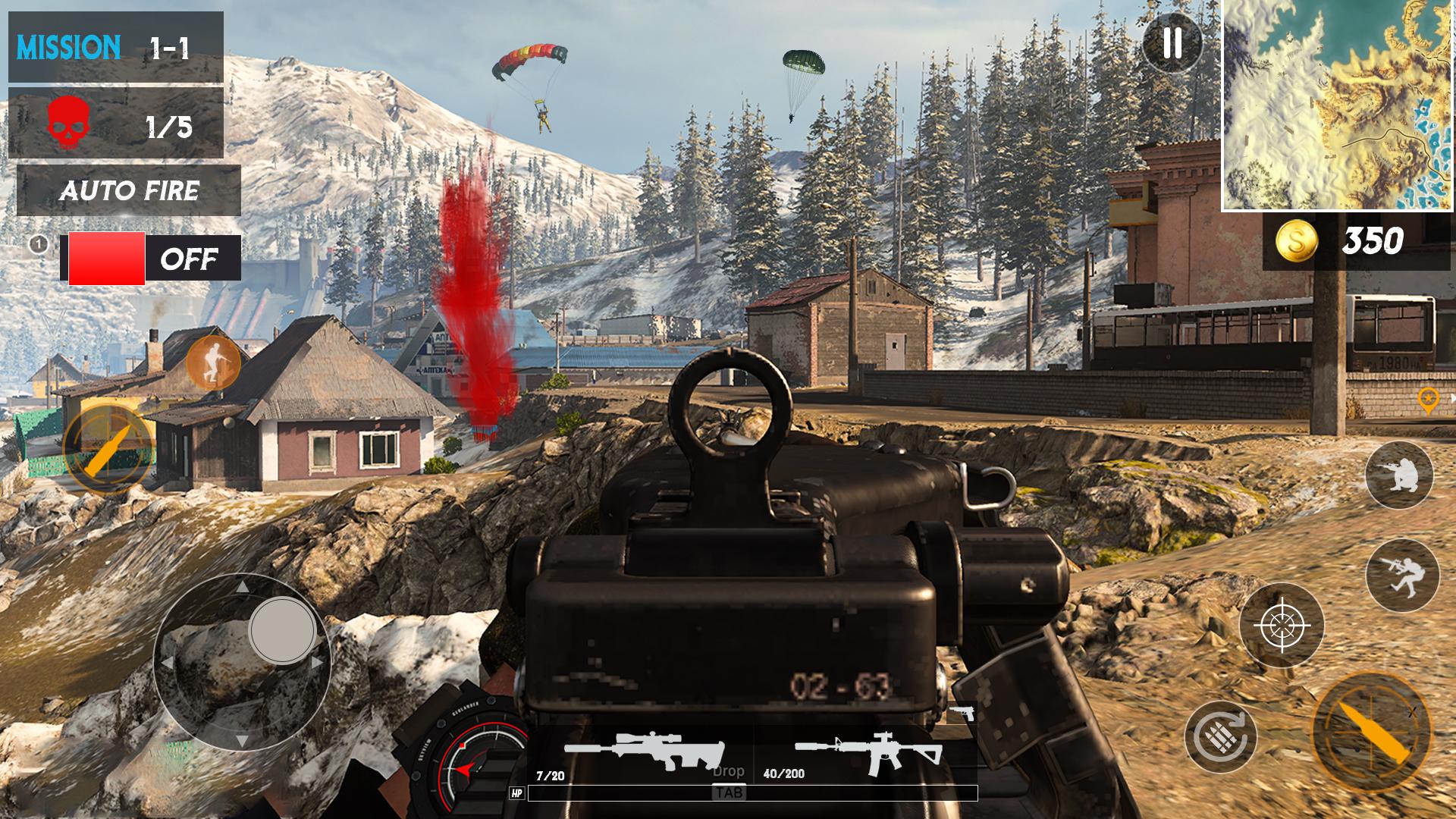Pause the game
The image size is (1456, 819).
1172,43
